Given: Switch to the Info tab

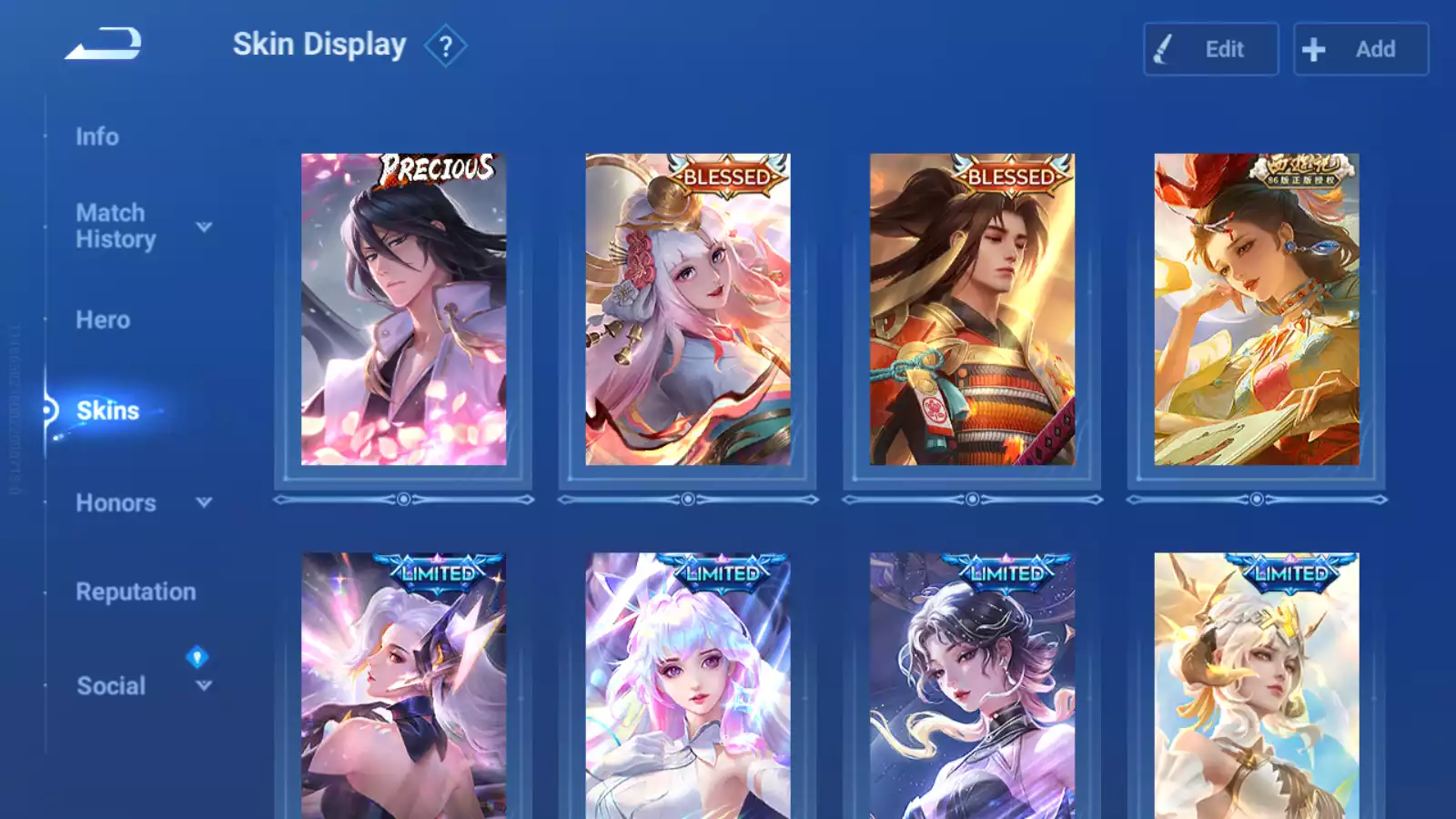Looking at the screenshot, I should [x=97, y=136].
